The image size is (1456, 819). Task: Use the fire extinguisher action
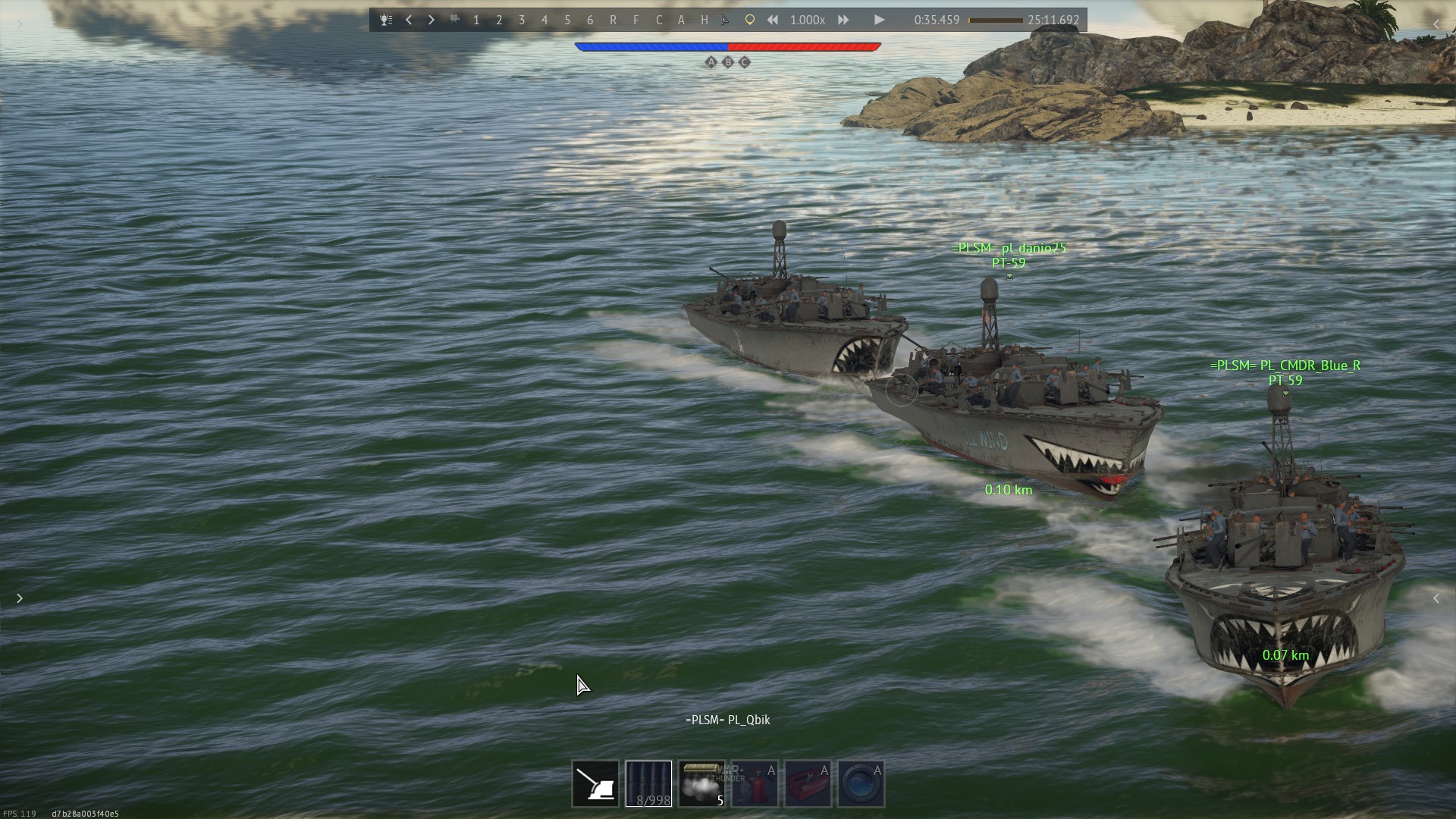(x=755, y=784)
